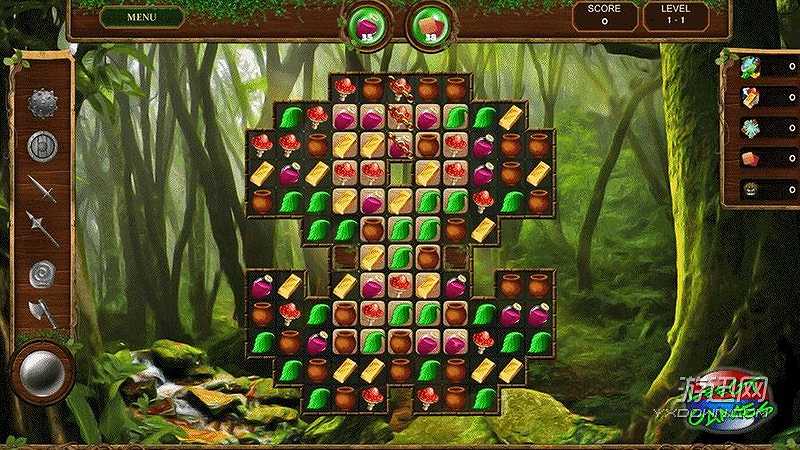Select the spiral shield power-up
This screenshot has height=450, width=800.
pos(42,272)
